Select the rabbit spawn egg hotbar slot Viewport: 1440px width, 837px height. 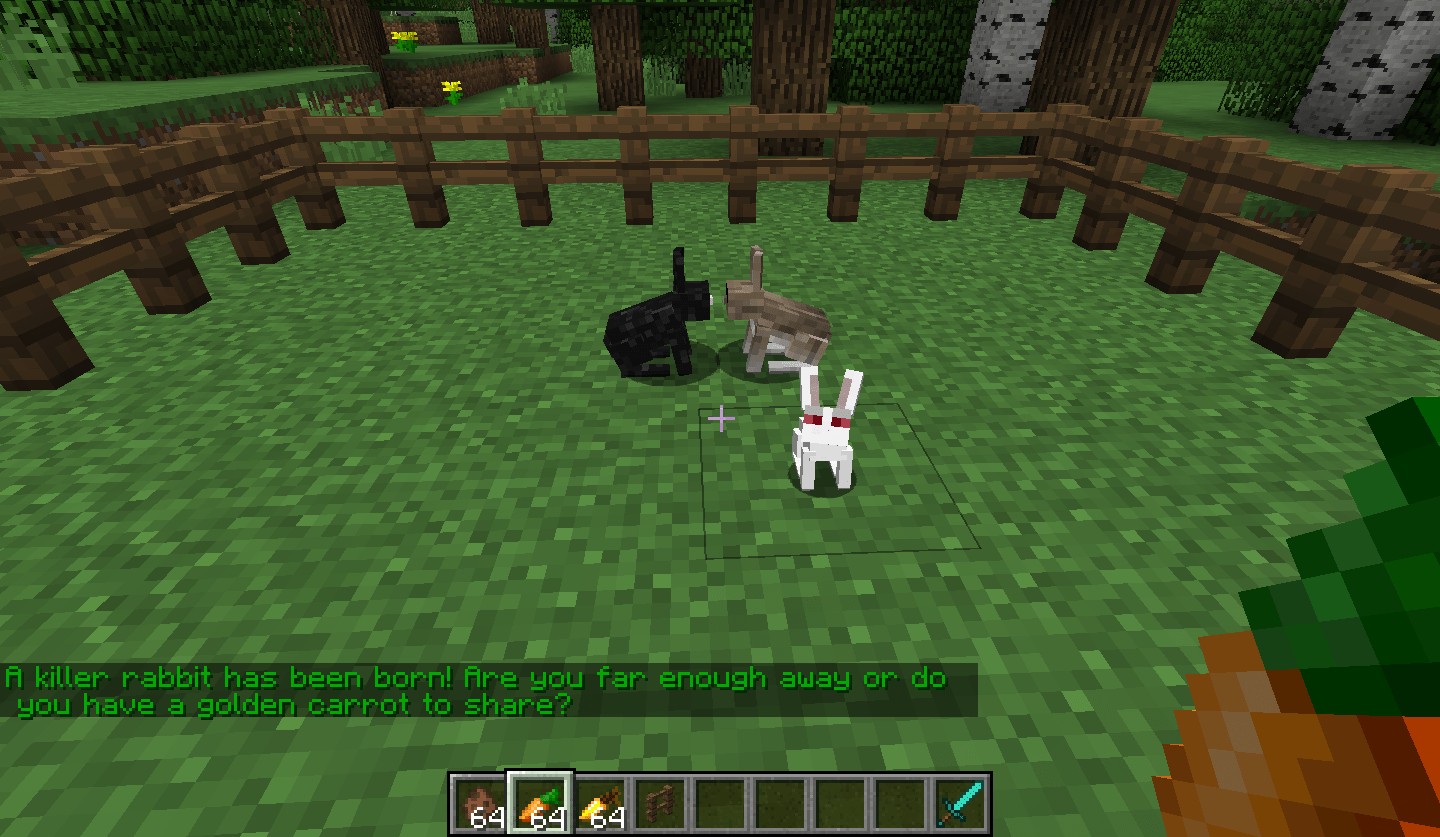tap(480, 804)
